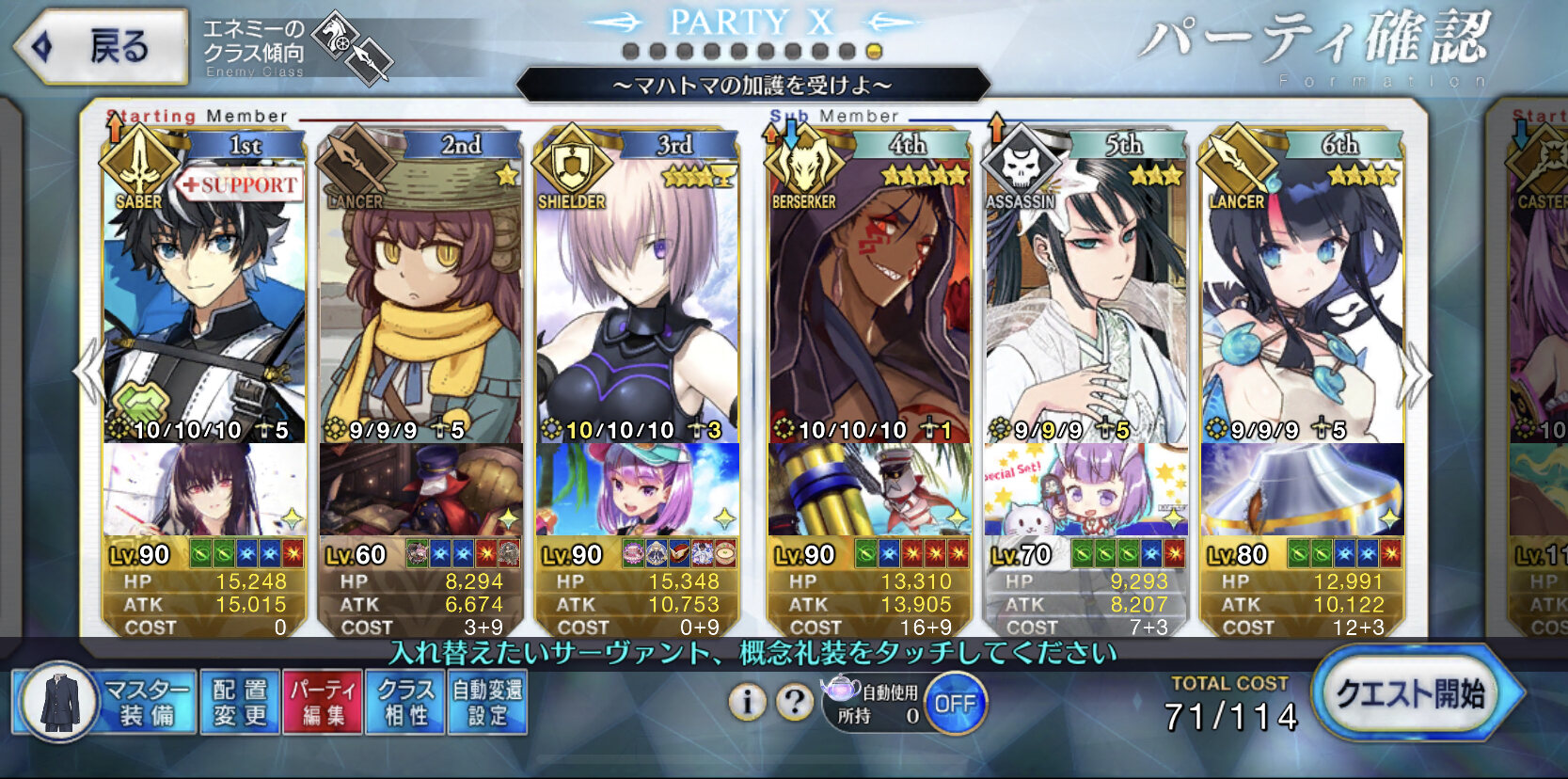Toggle the 自動使用 OFF switch

coord(954,704)
